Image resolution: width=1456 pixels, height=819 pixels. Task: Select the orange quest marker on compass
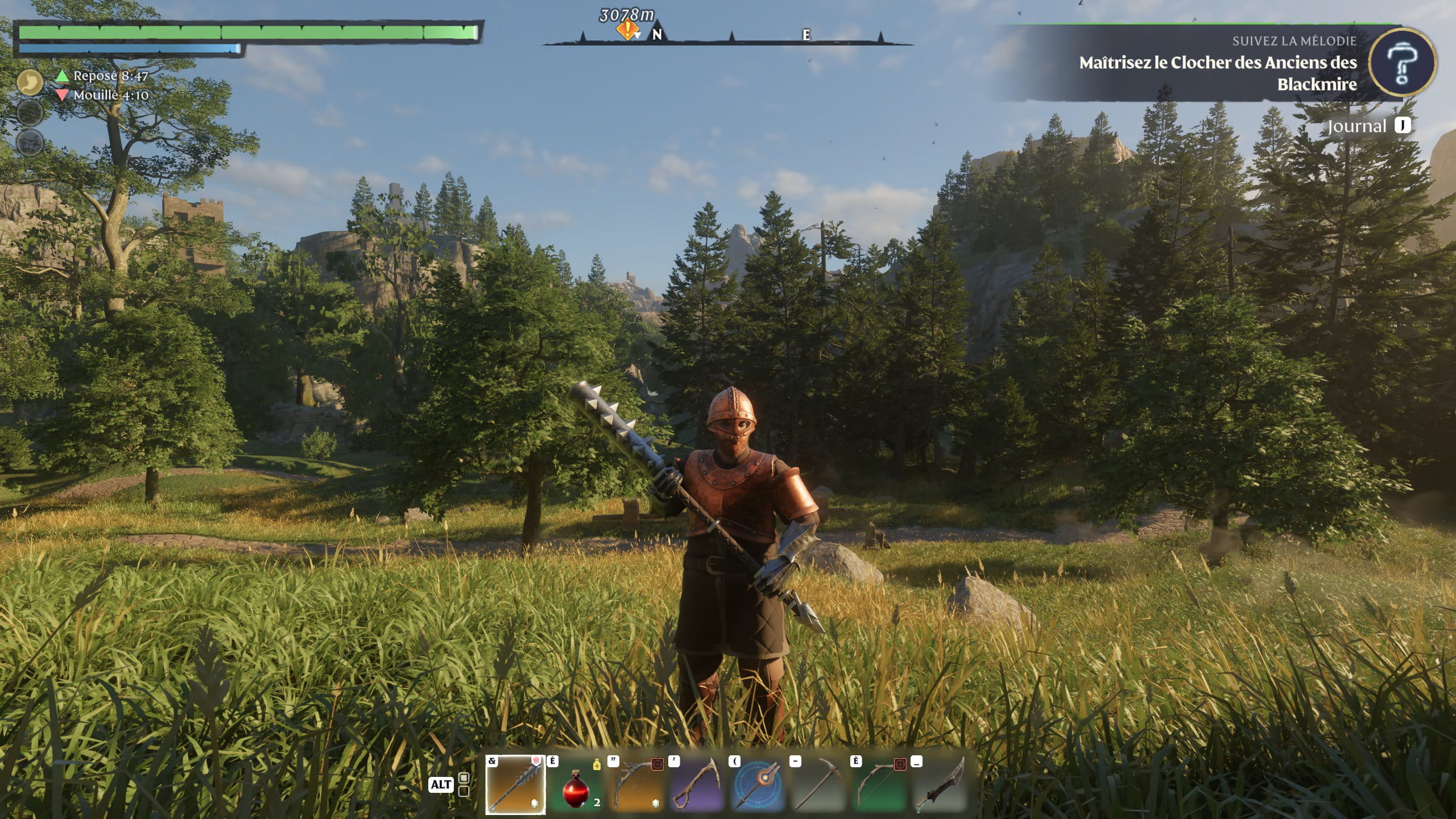coord(627,30)
